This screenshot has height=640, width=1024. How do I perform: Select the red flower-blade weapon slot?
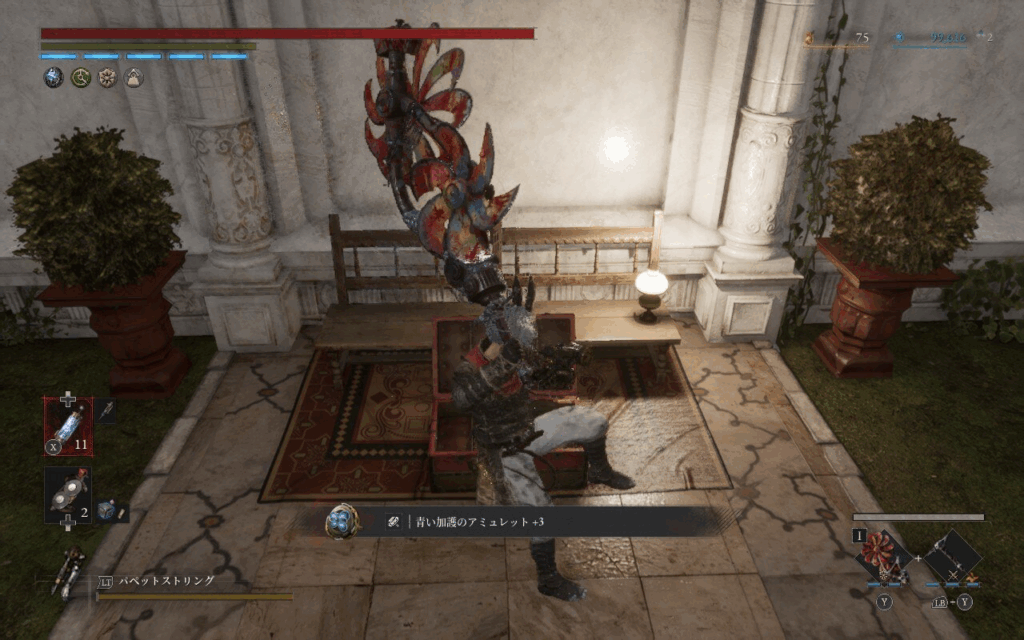(x=883, y=556)
